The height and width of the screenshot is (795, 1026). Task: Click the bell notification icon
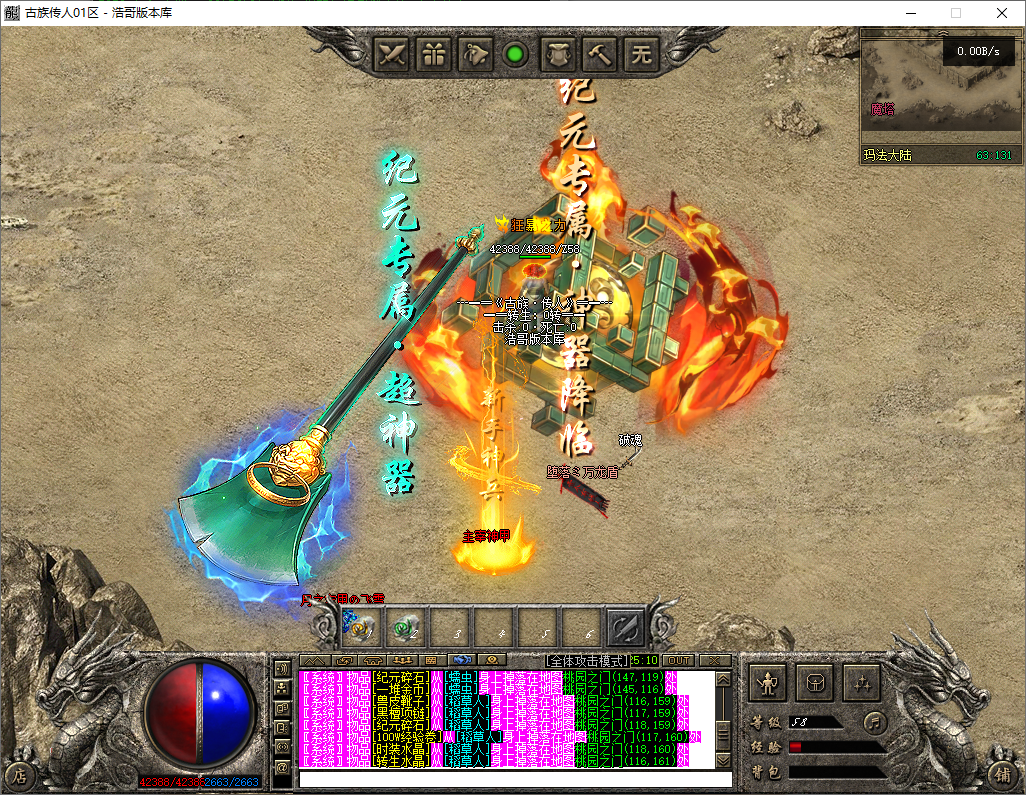[476, 54]
